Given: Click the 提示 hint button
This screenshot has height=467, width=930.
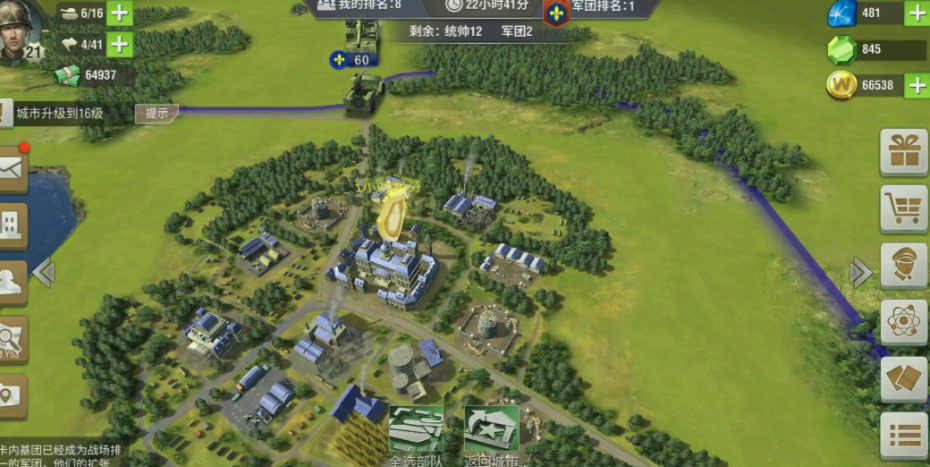Looking at the screenshot, I should pos(157,113).
